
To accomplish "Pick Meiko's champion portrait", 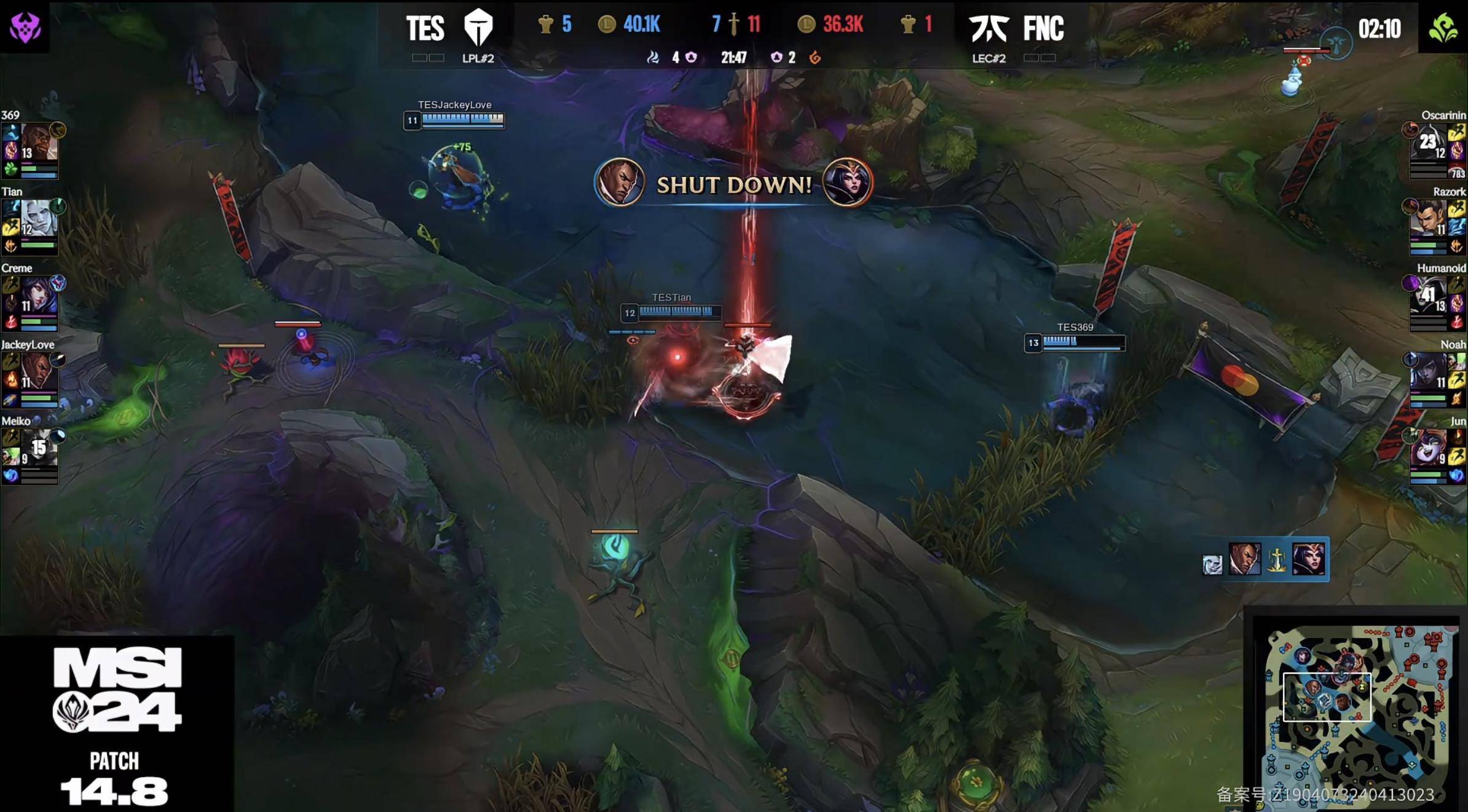I will coord(39,448).
